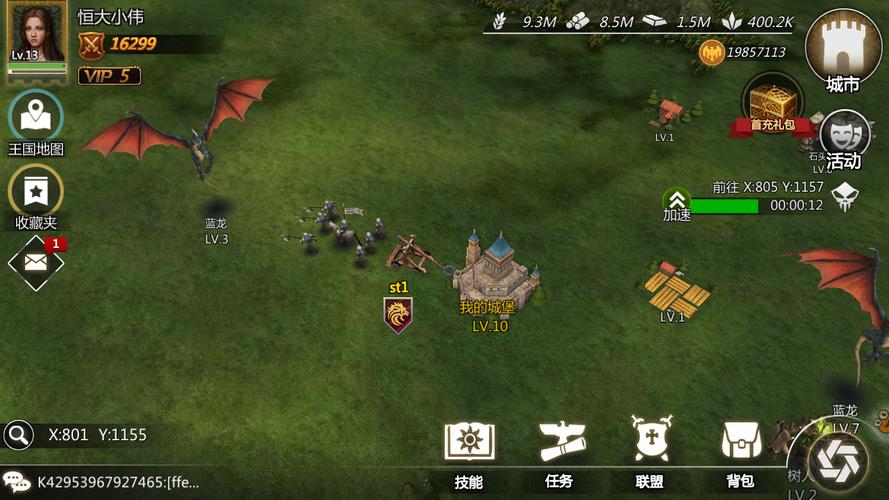The width and height of the screenshot is (889, 500).
Task: Claim the 首充礼包 treasure chest
Action: pyautogui.click(x=772, y=104)
